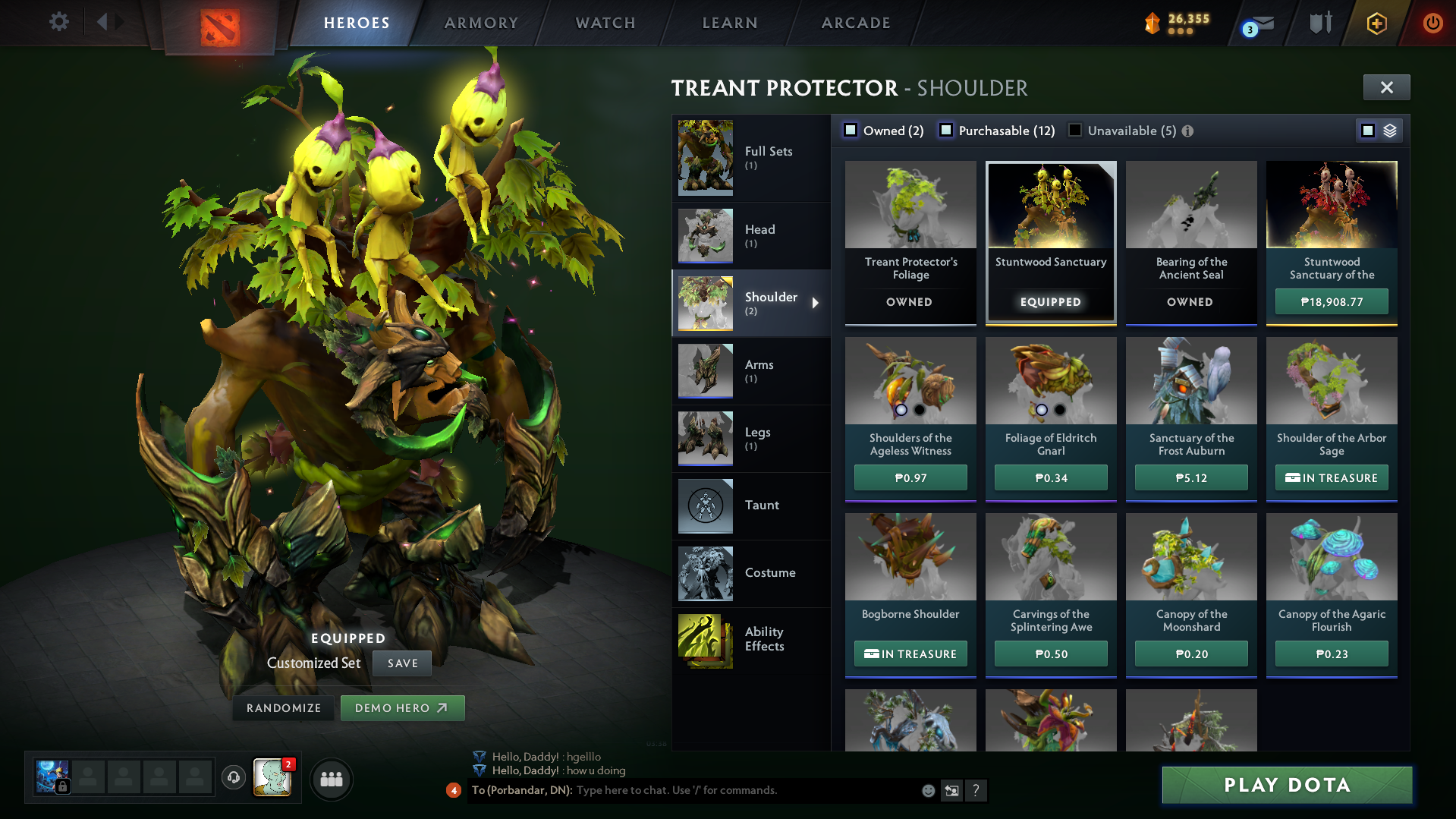Open the friends list icon near chat

tap(332, 779)
